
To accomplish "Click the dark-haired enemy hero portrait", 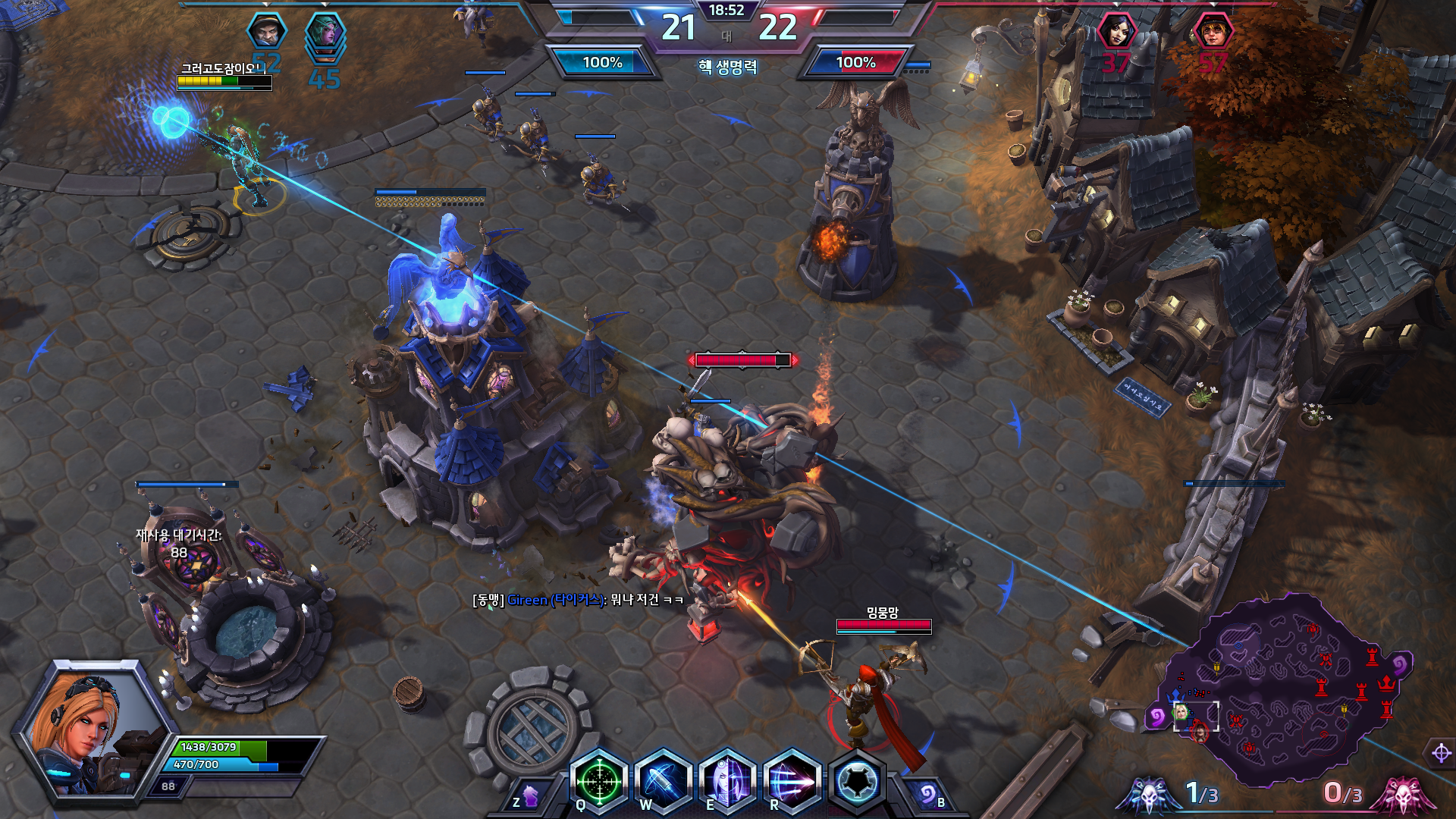I will point(1116,32).
